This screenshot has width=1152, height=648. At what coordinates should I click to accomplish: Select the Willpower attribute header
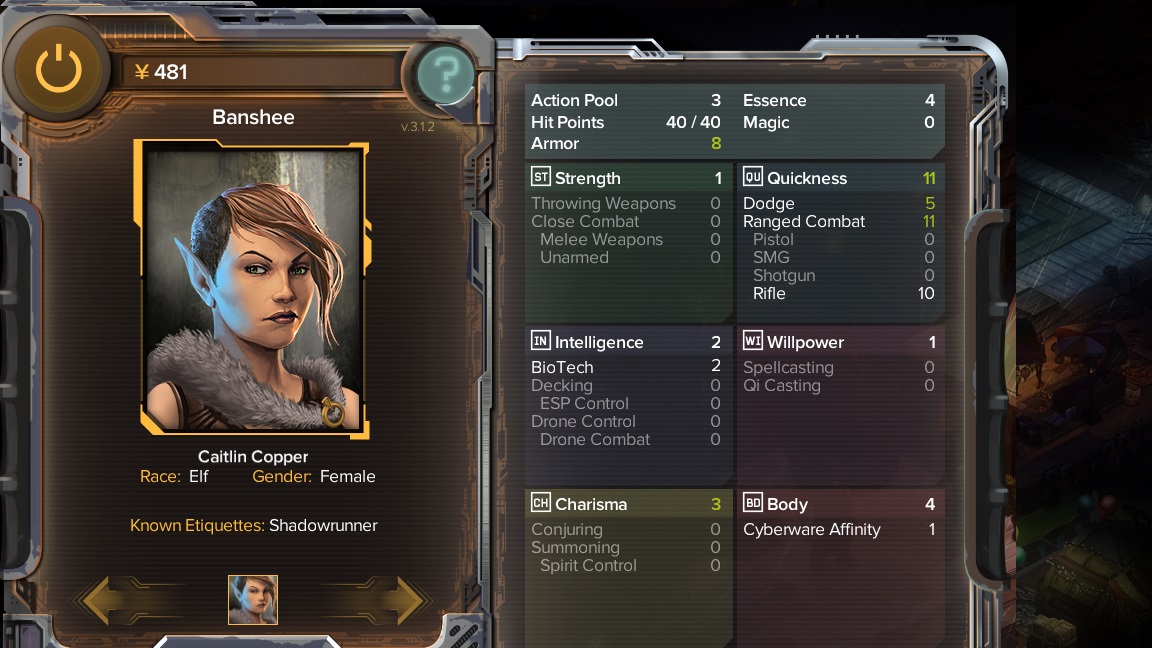[x=839, y=342]
